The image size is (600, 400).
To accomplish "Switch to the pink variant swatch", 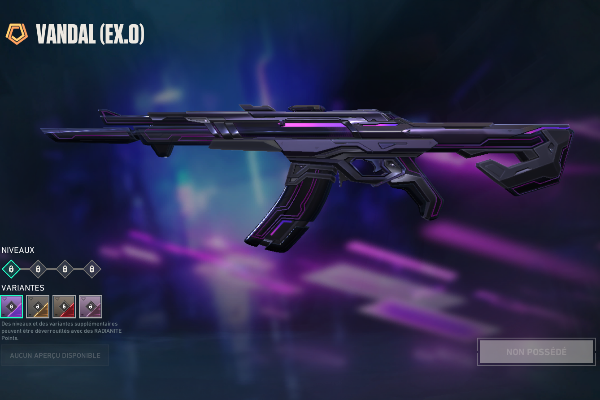I will tap(90, 306).
